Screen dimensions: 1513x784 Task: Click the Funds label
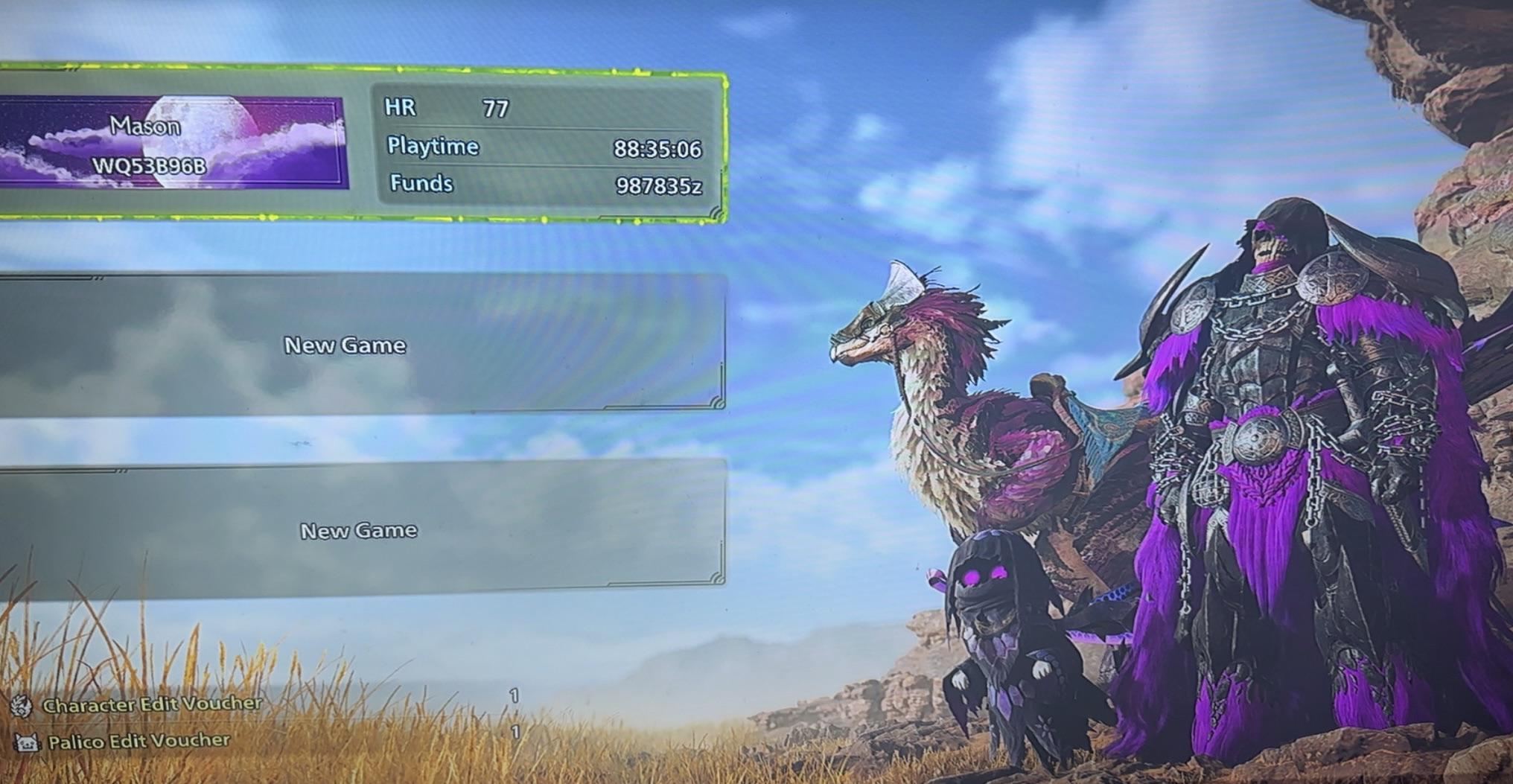point(421,182)
